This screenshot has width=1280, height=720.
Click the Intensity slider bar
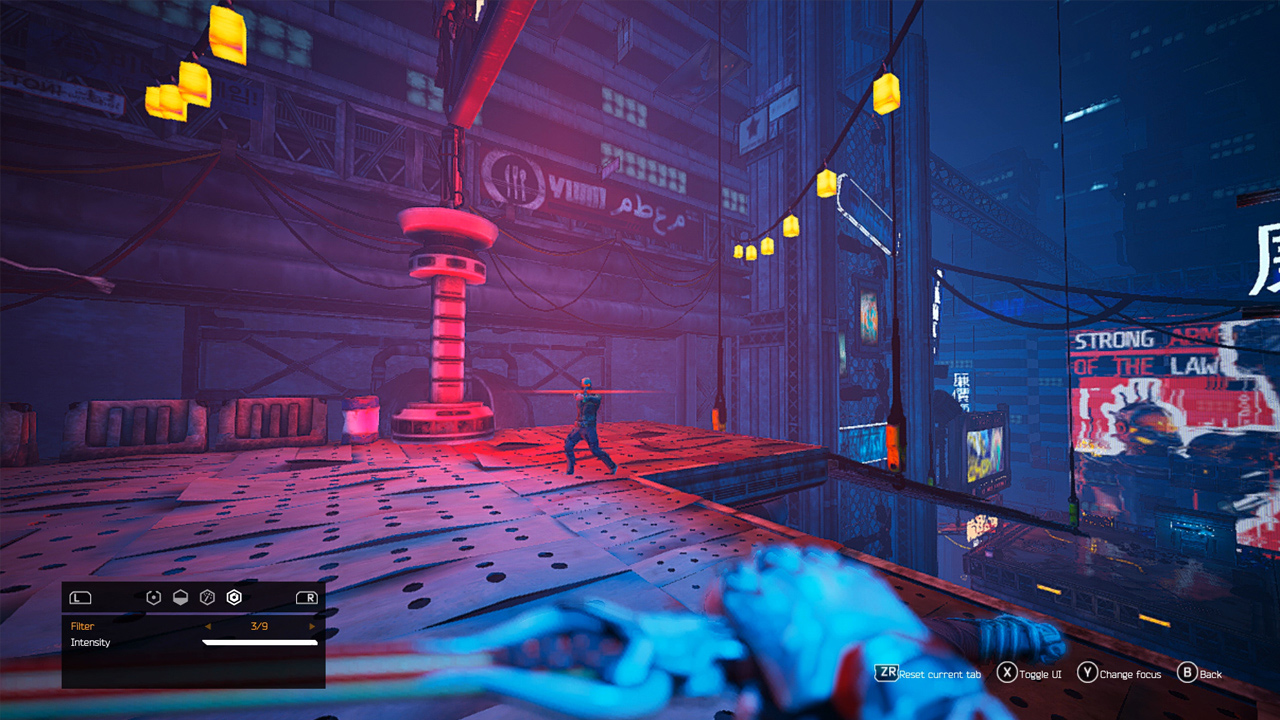click(260, 642)
